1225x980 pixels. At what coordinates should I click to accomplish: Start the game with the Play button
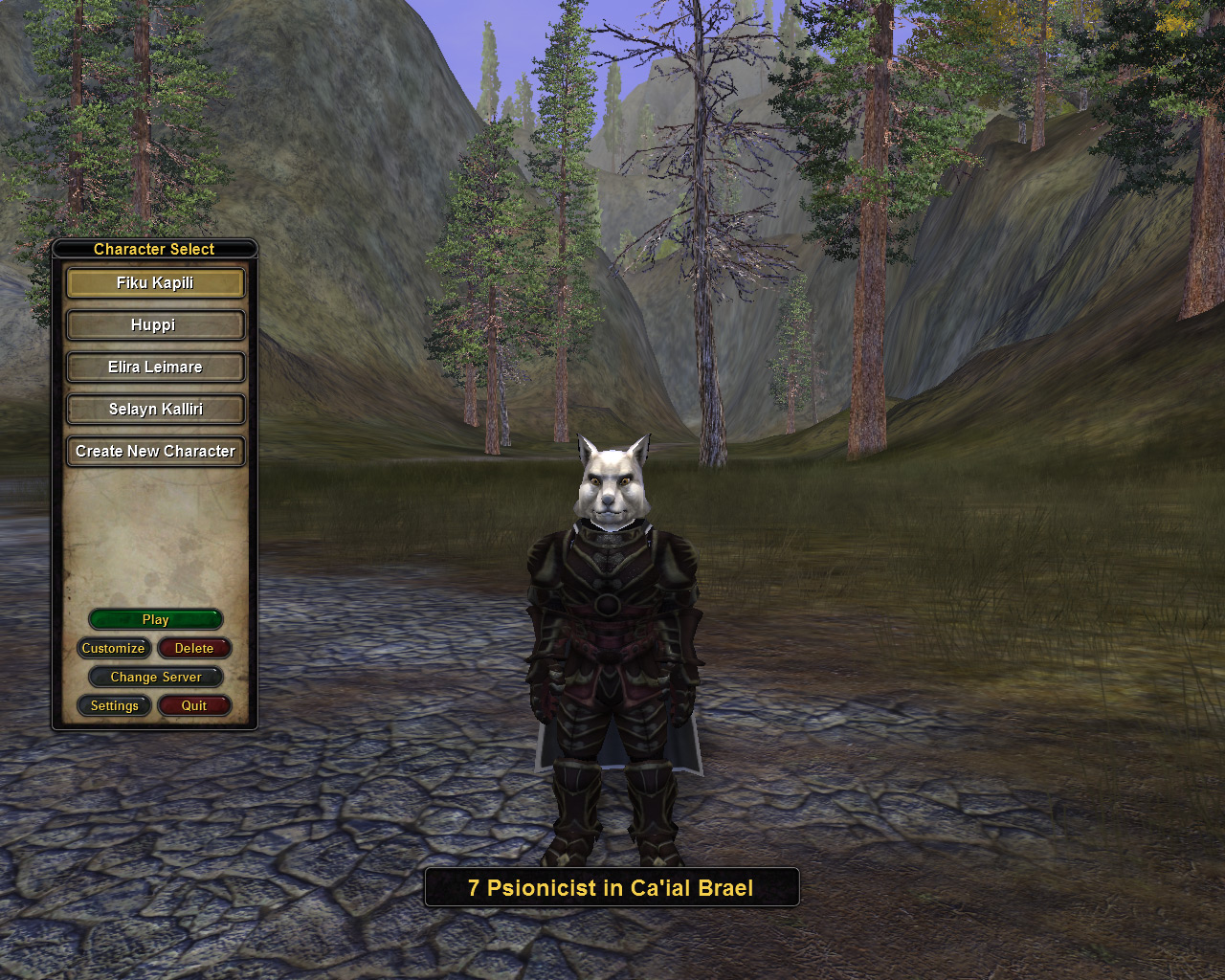coord(155,620)
